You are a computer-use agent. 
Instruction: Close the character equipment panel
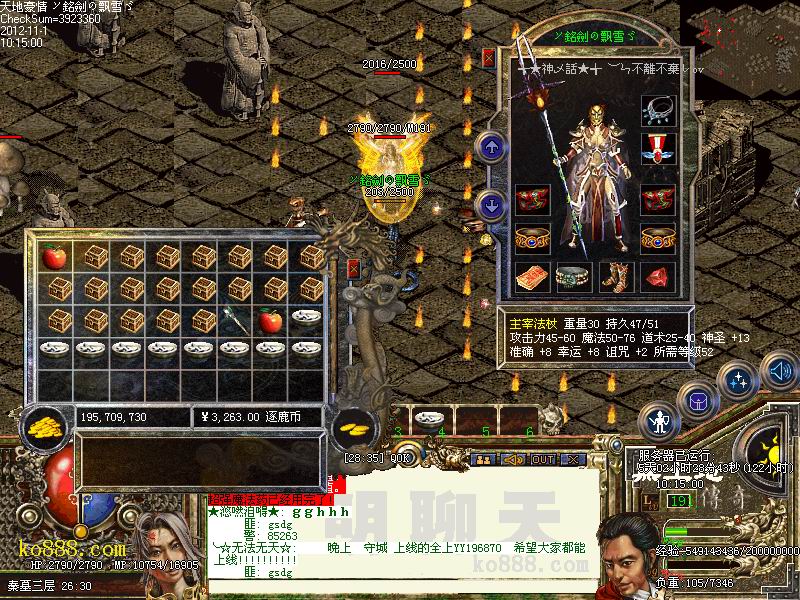point(488,58)
